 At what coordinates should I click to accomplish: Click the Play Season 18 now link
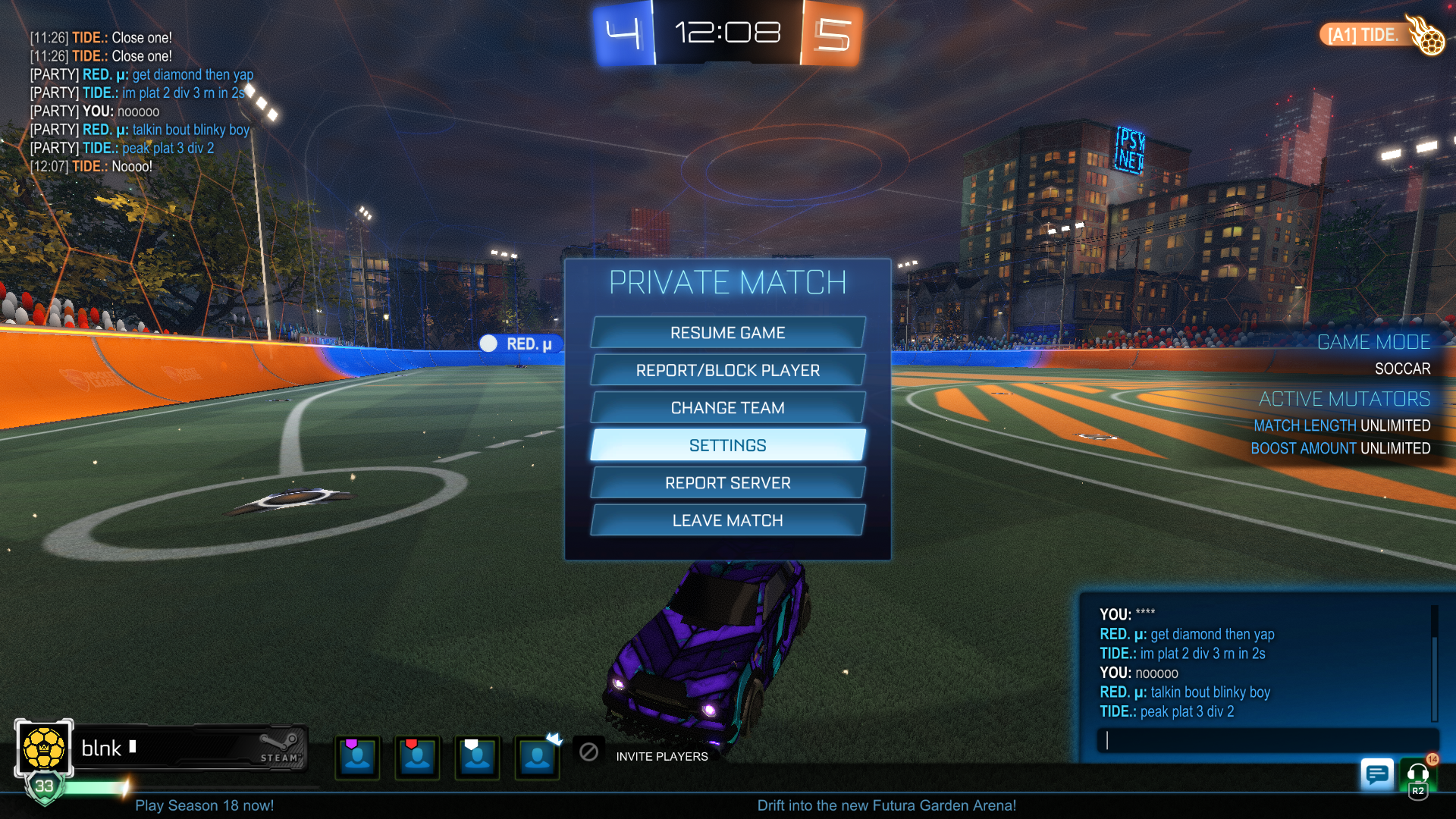205,805
